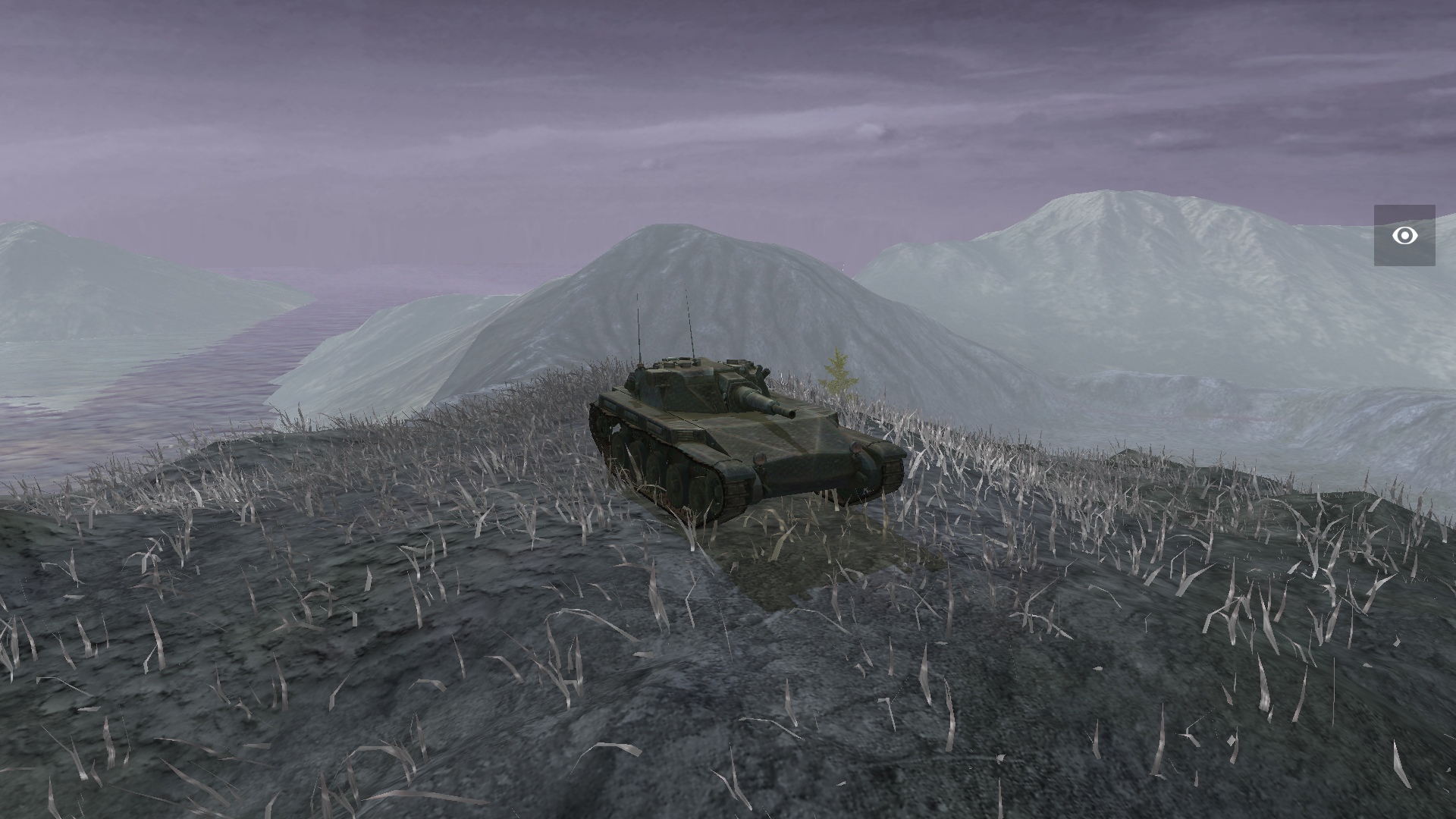This screenshot has width=1456, height=819.
Task: Click the tank's turret
Action: pos(682,379)
